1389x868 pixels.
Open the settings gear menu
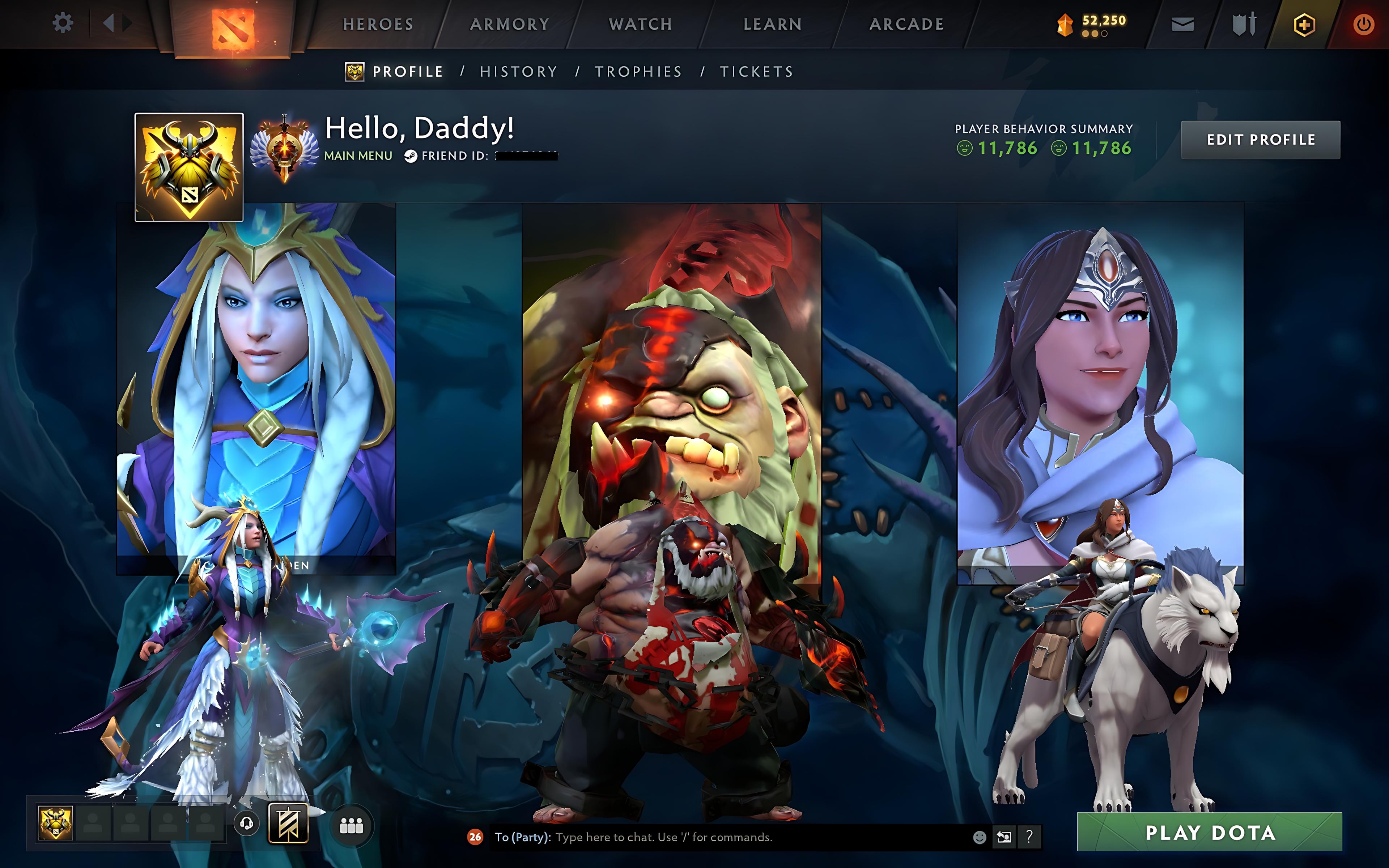(x=63, y=23)
